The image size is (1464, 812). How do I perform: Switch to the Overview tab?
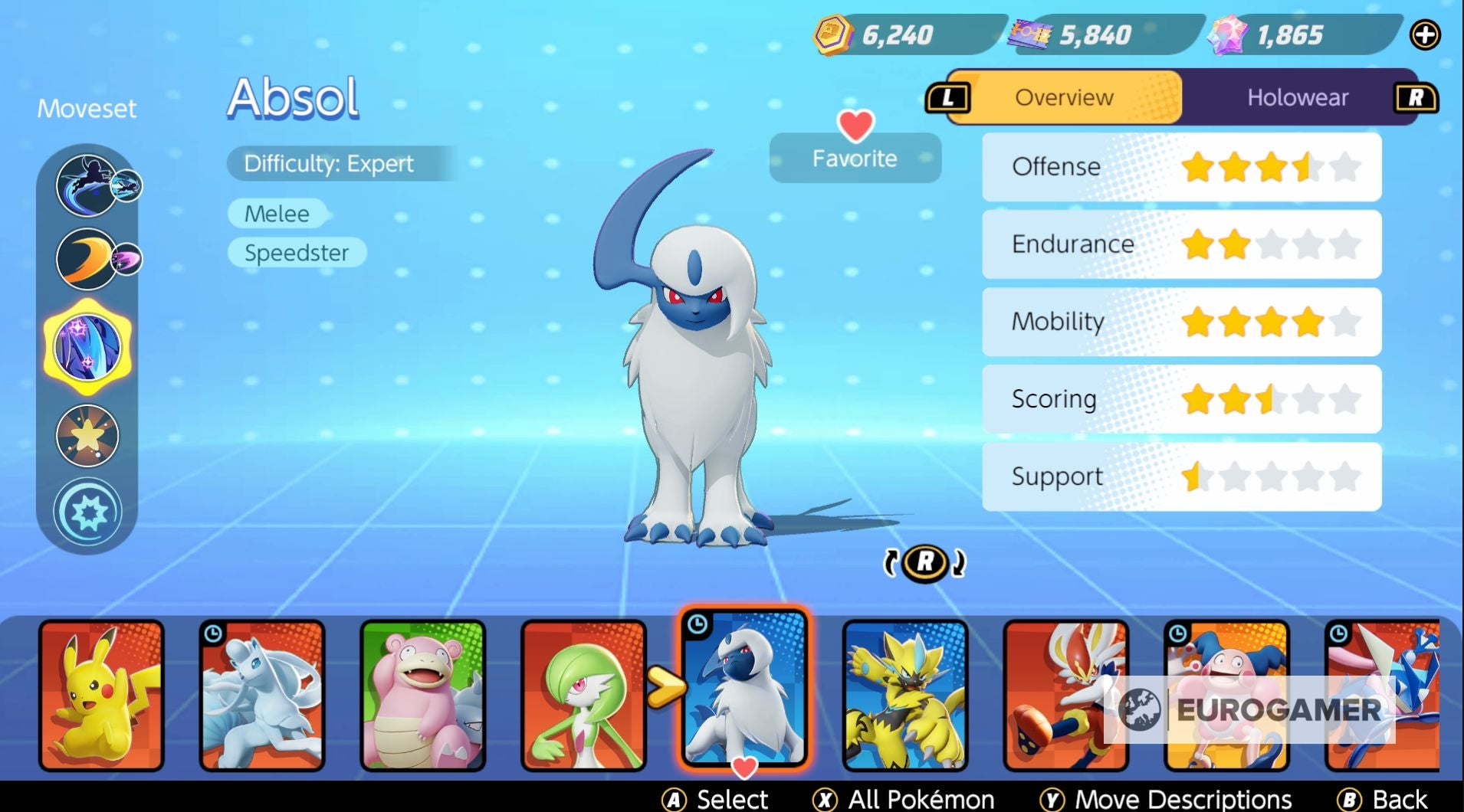point(1064,97)
